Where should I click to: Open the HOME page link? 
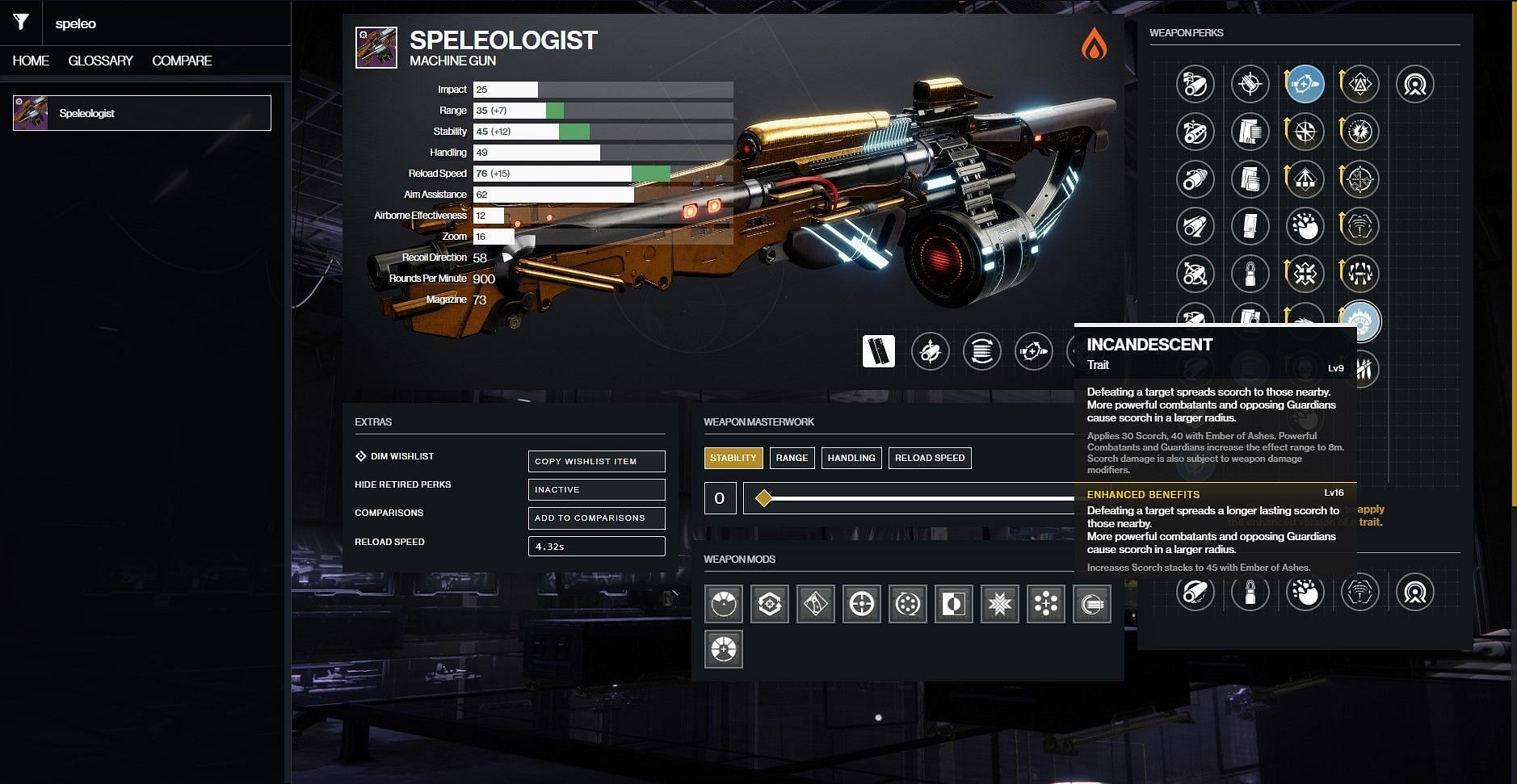pyautogui.click(x=31, y=61)
